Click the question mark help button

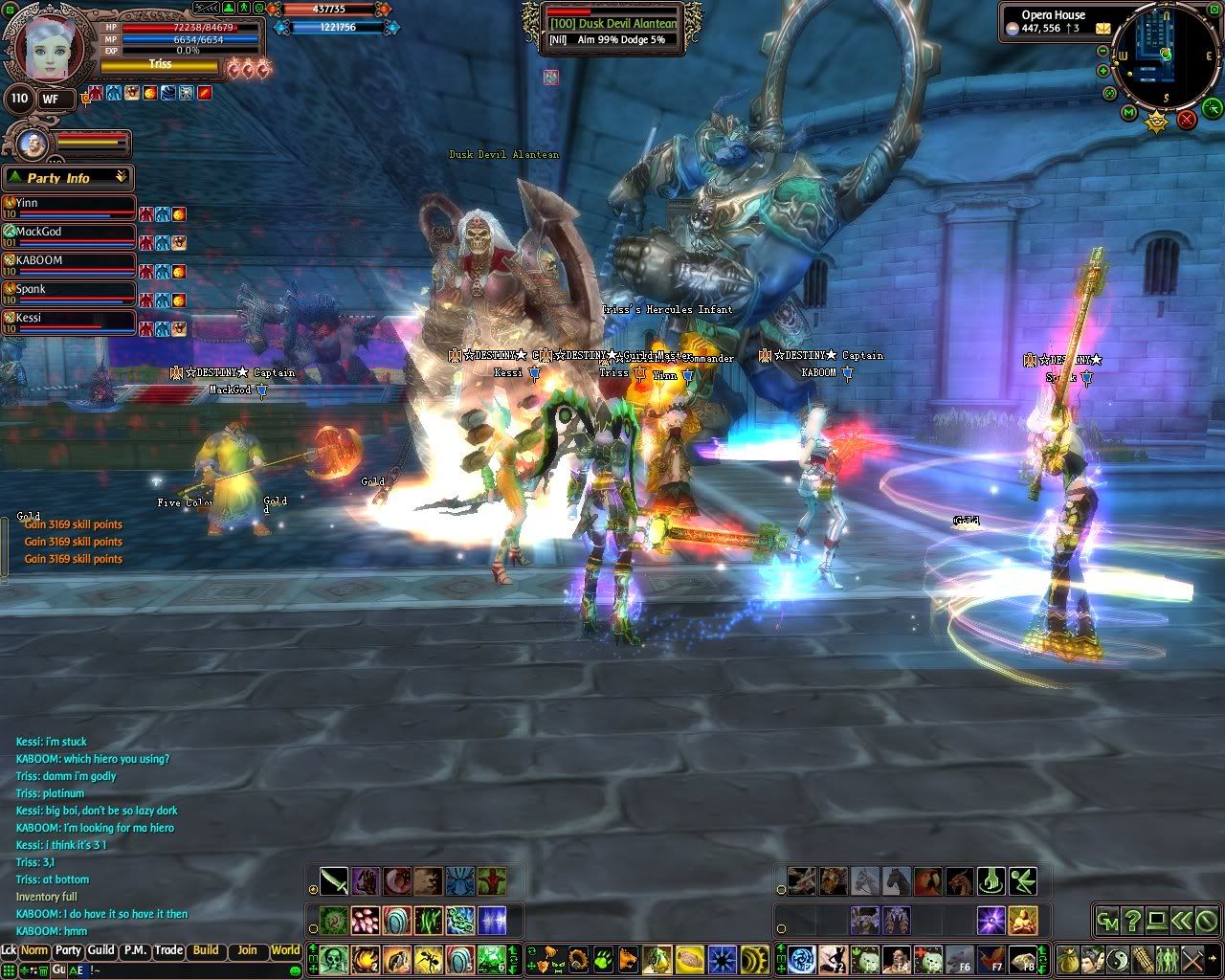(x=1132, y=921)
